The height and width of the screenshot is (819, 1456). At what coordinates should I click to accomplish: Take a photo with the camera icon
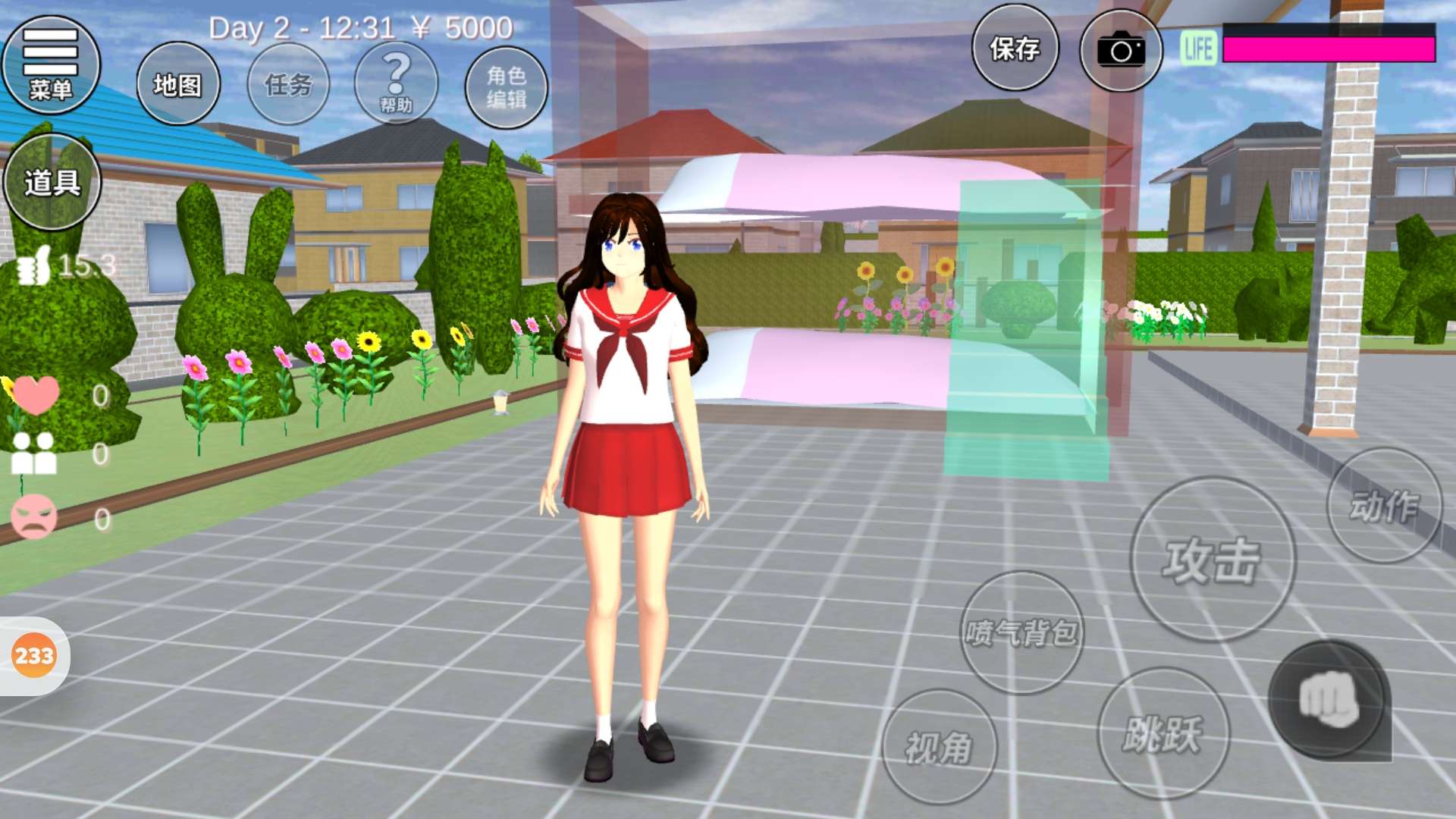[1121, 51]
